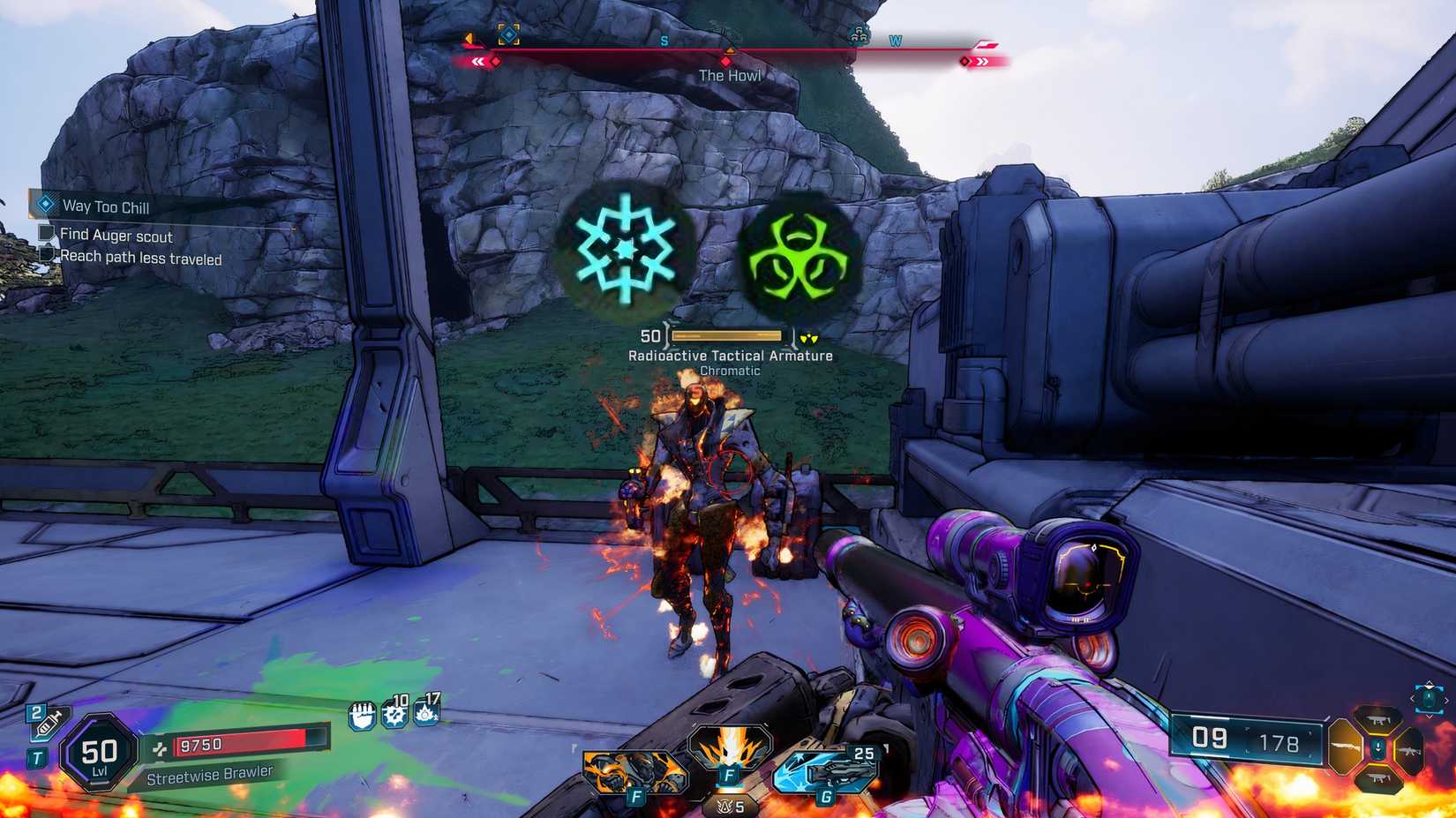The image size is (1456, 818).
Task: Click the green radiation element icon
Action: tap(797, 259)
